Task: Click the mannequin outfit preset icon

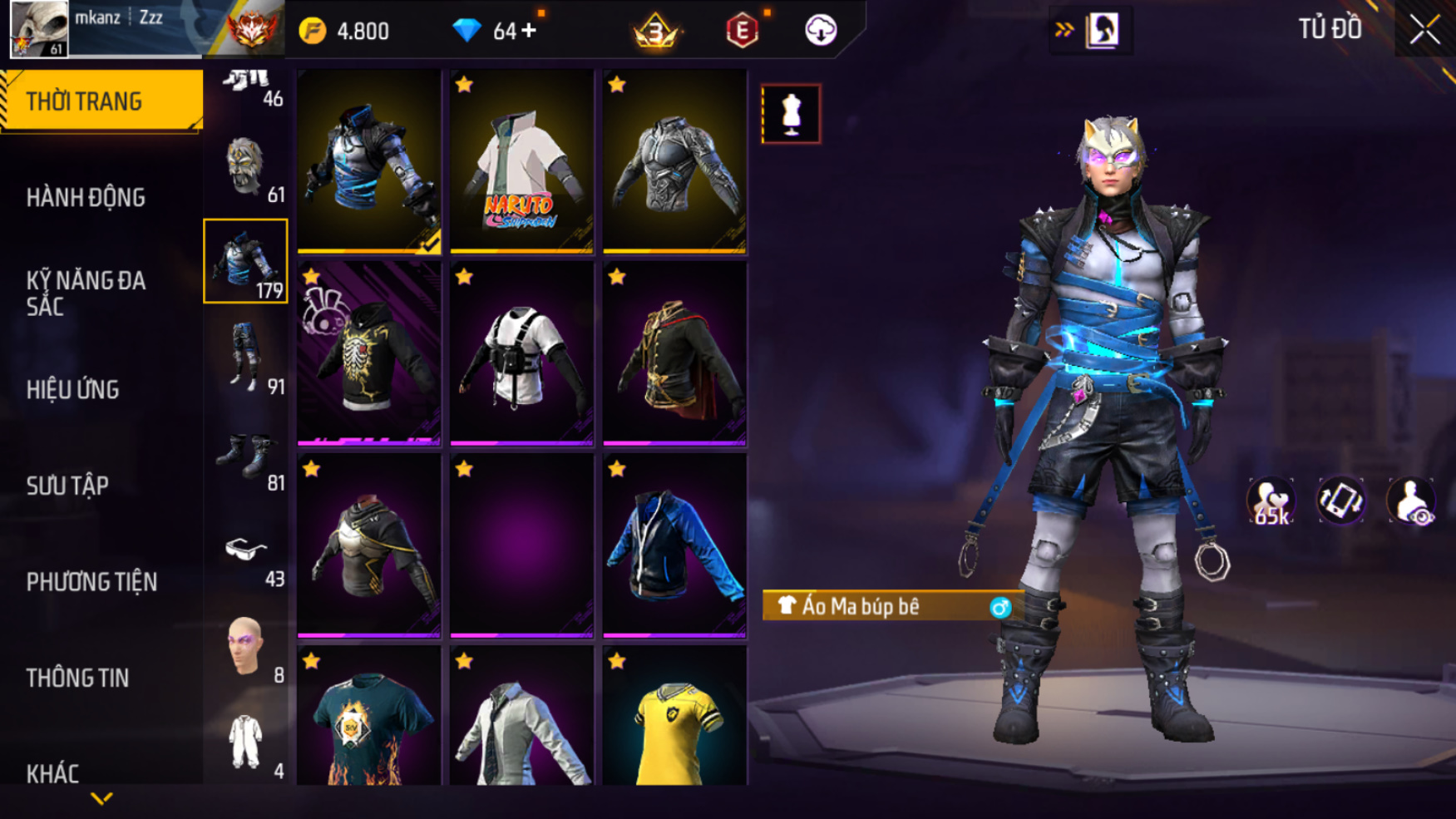Action: (791, 114)
